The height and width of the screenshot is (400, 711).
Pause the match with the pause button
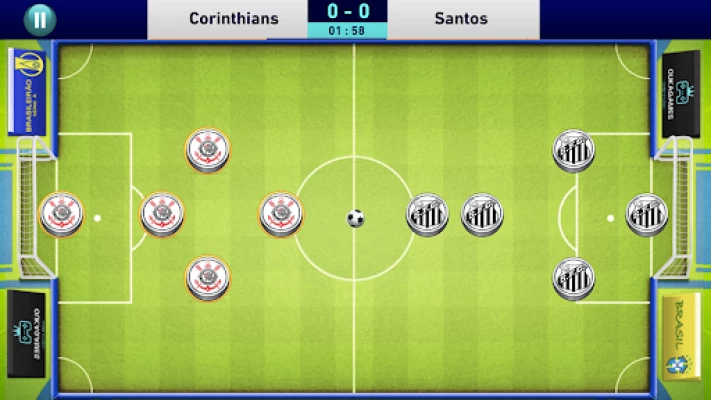coord(39,18)
